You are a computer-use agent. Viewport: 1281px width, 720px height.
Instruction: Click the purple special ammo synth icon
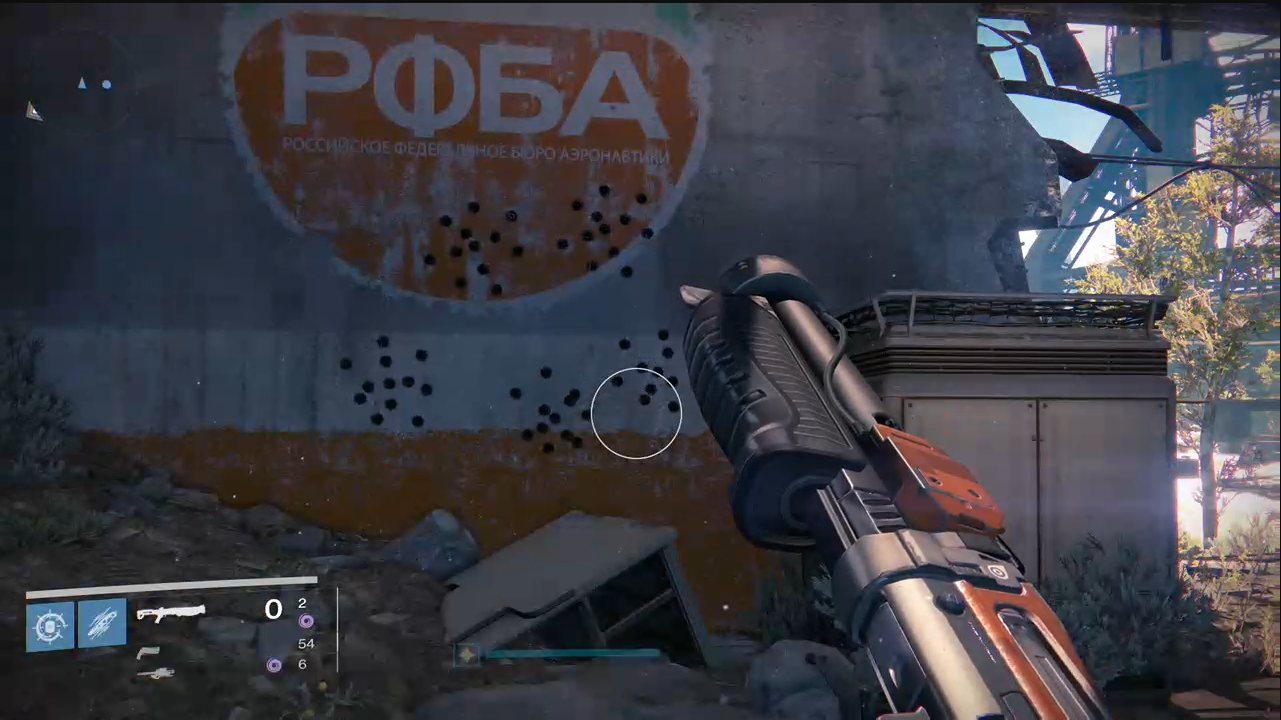click(x=307, y=620)
